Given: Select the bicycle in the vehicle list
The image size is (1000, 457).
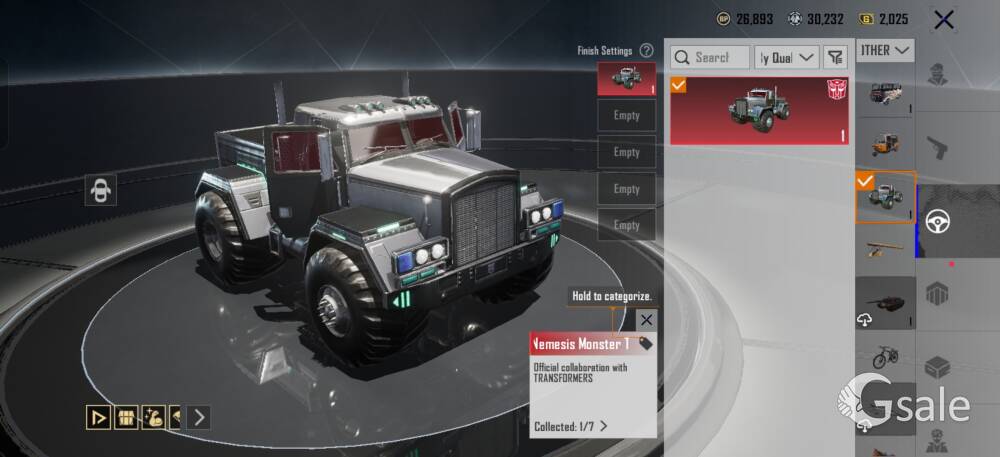Looking at the screenshot, I should (x=884, y=356).
